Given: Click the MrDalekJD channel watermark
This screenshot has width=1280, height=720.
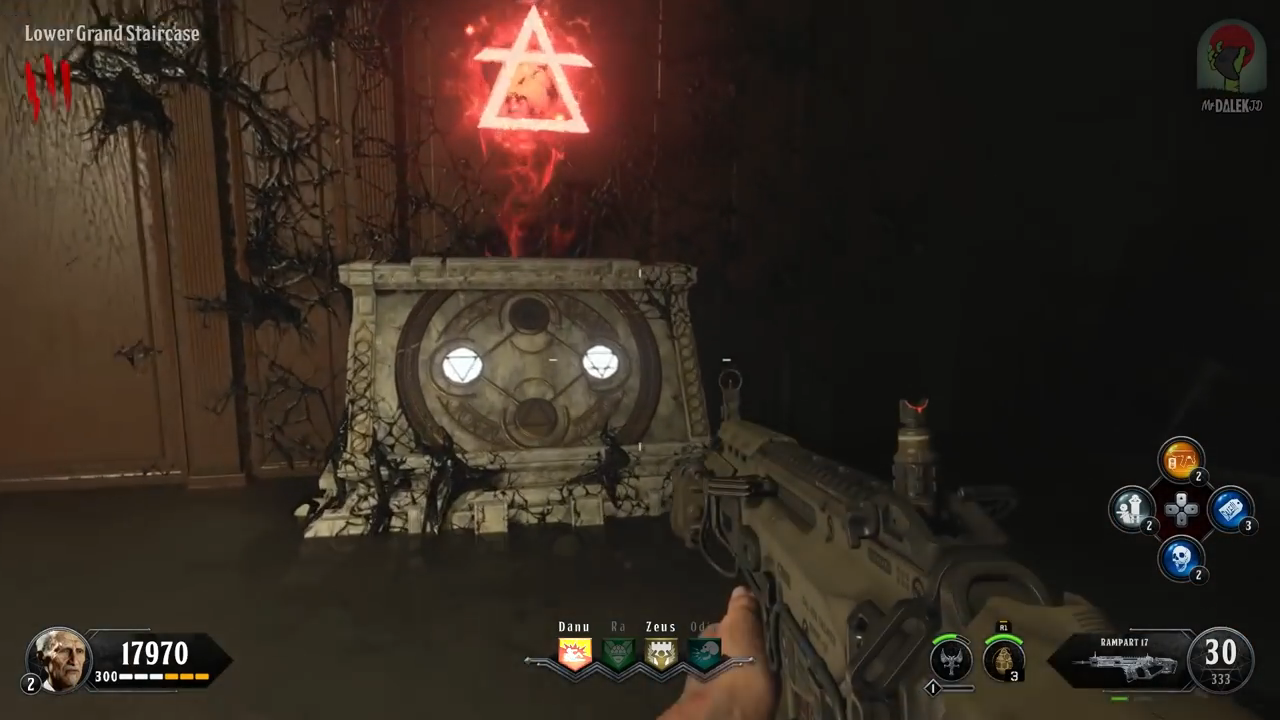Looking at the screenshot, I should coord(1231,65).
